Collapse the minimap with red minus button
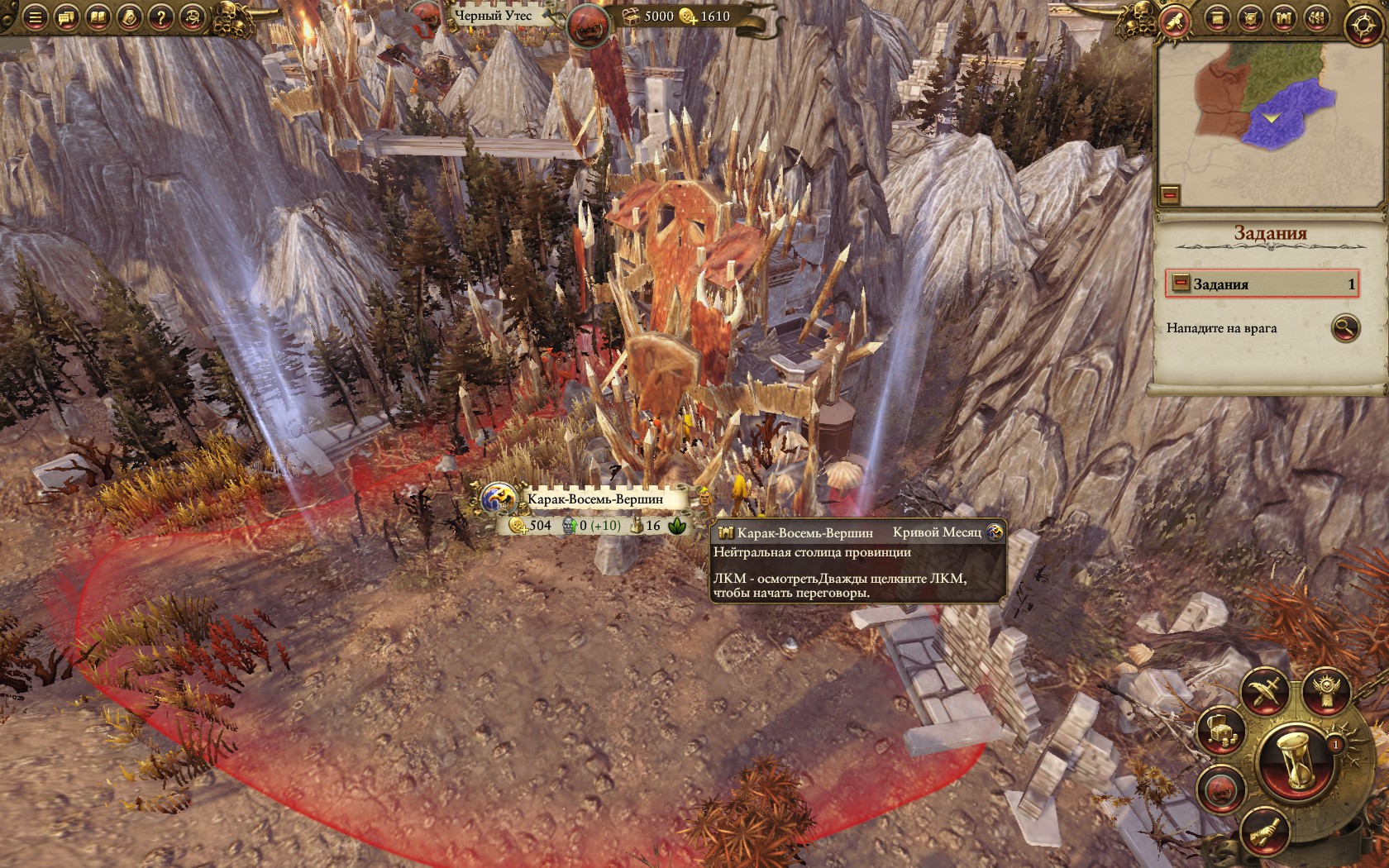The height and width of the screenshot is (868, 1389). point(1169,195)
